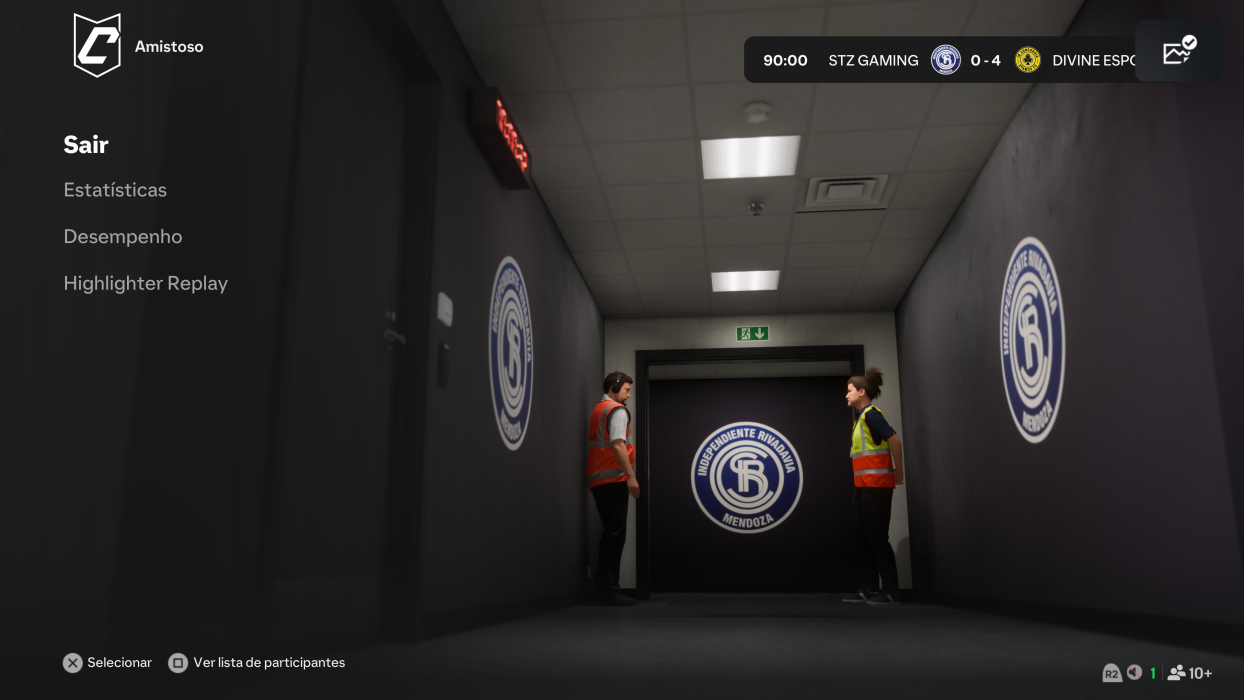Open the Estatísticas menu entry

pyautogui.click(x=115, y=190)
